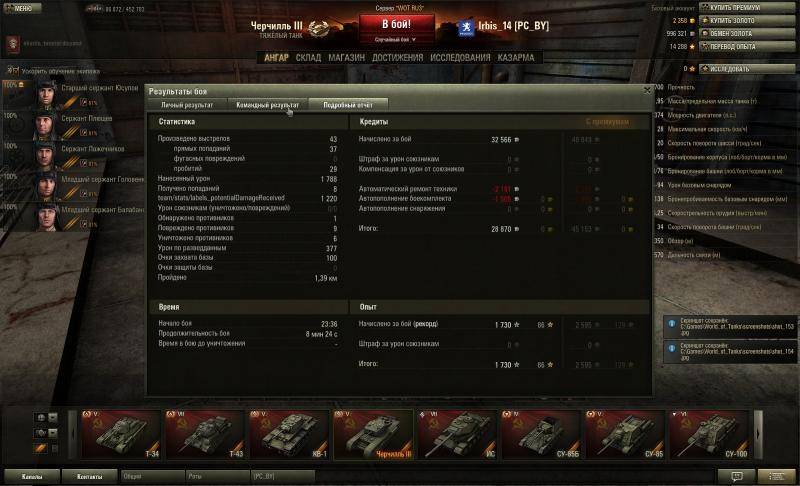Open the Каналы chat channels list
Image resolution: width=800 pixels, height=486 pixels.
(x=32, y=476)
